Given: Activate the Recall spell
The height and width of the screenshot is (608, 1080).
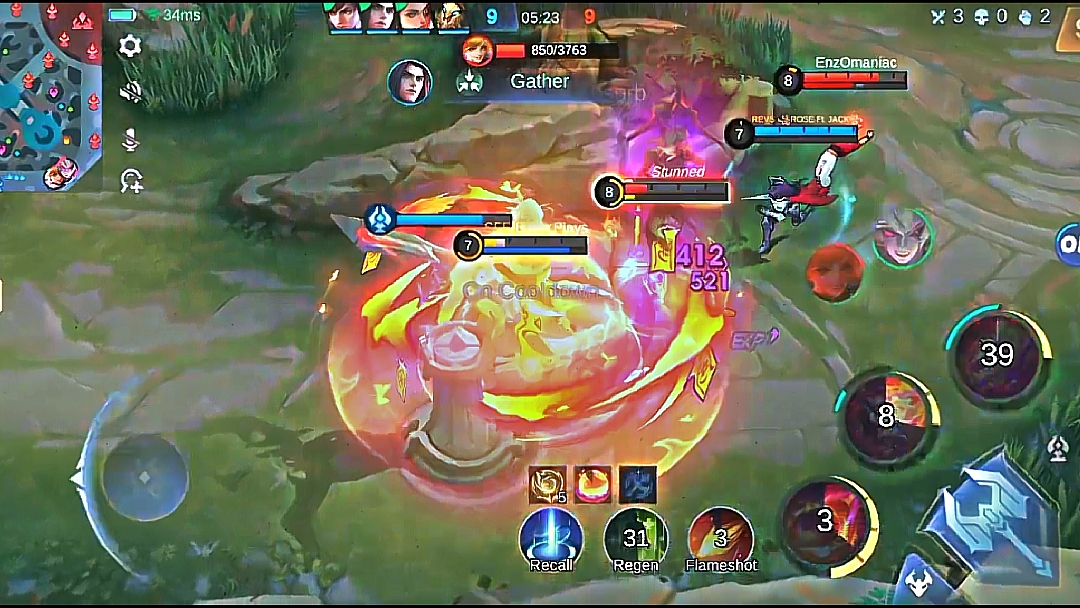Looking at the screenshot, I should coord(551,540).
